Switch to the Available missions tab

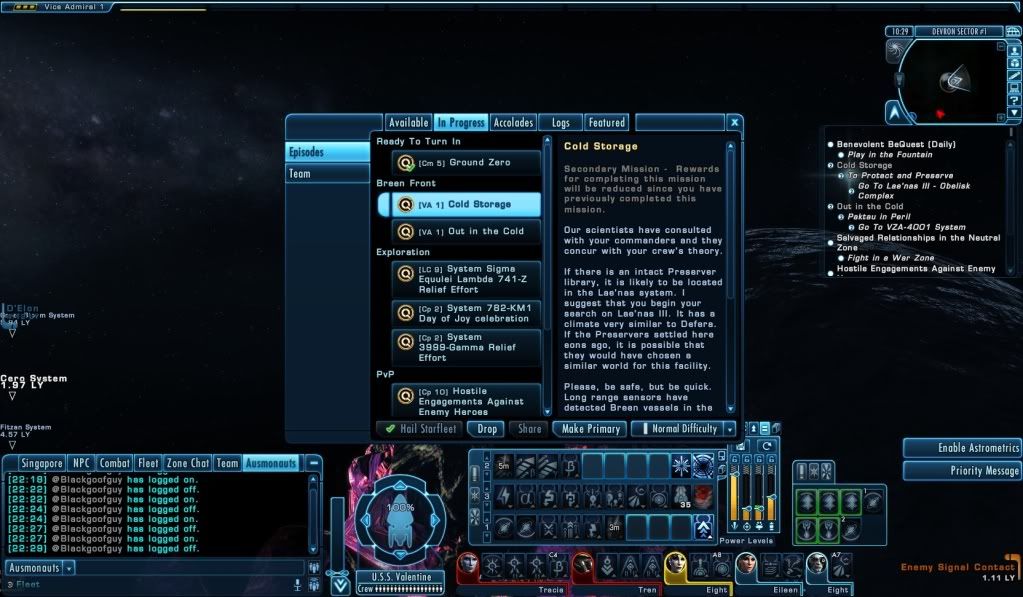[408, 123]
